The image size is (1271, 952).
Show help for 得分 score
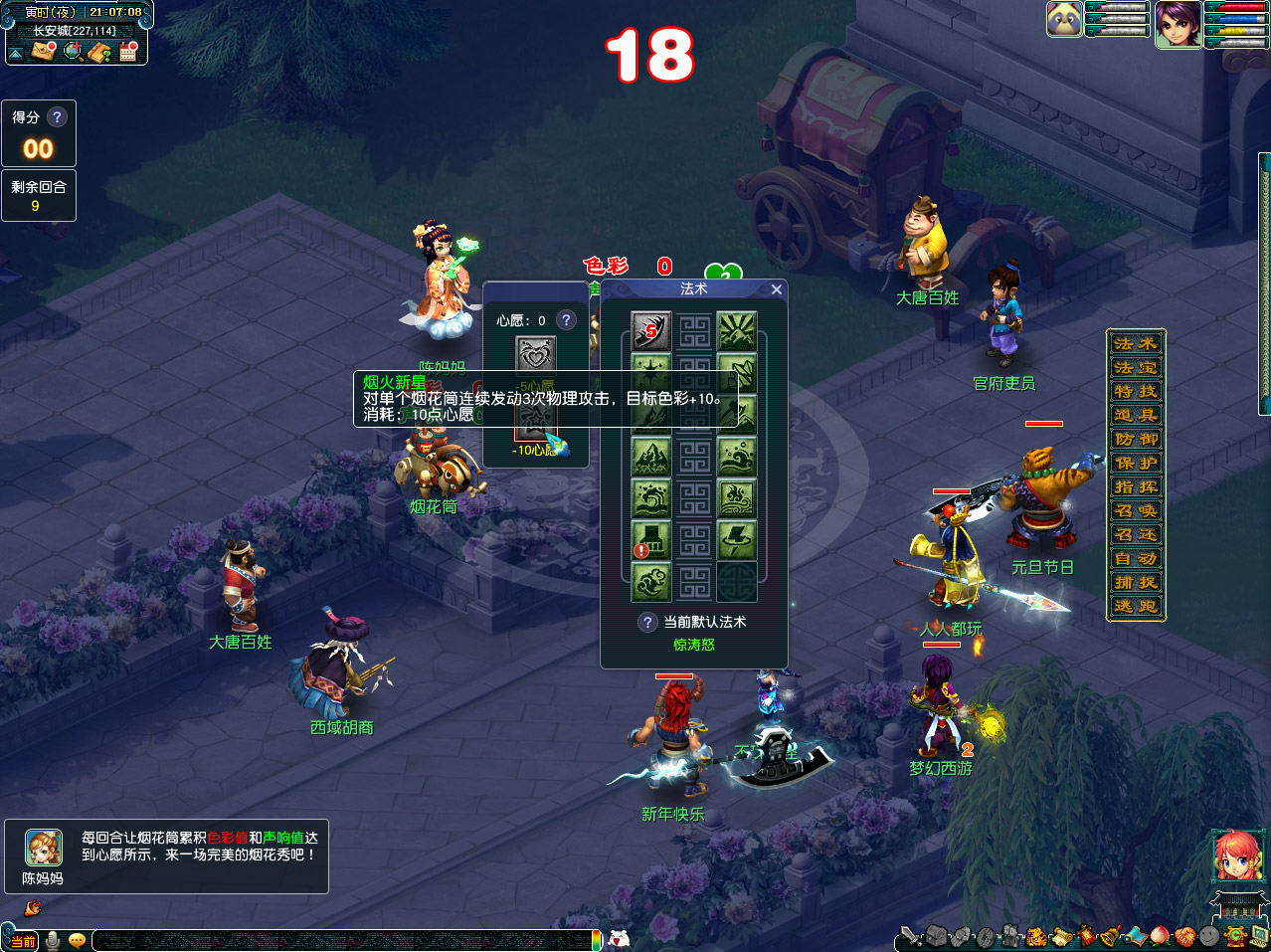(x=57, y=117)
